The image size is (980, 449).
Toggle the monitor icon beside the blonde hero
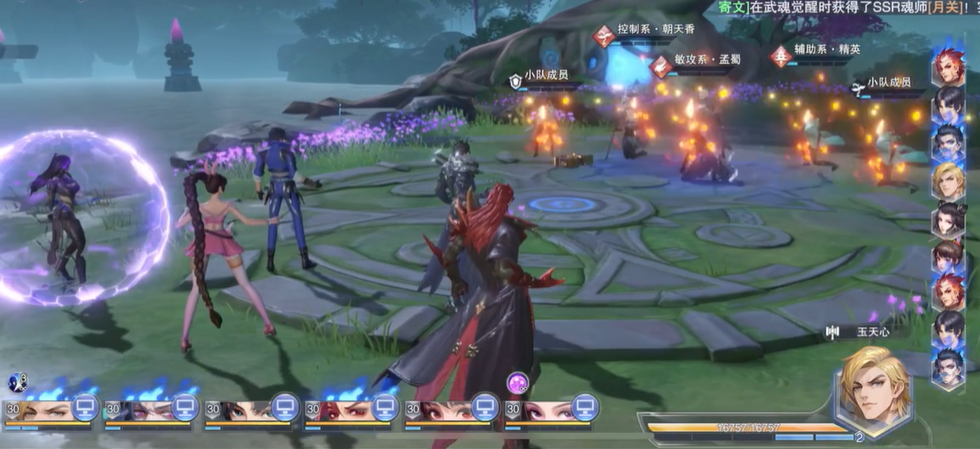coord(84,407)
